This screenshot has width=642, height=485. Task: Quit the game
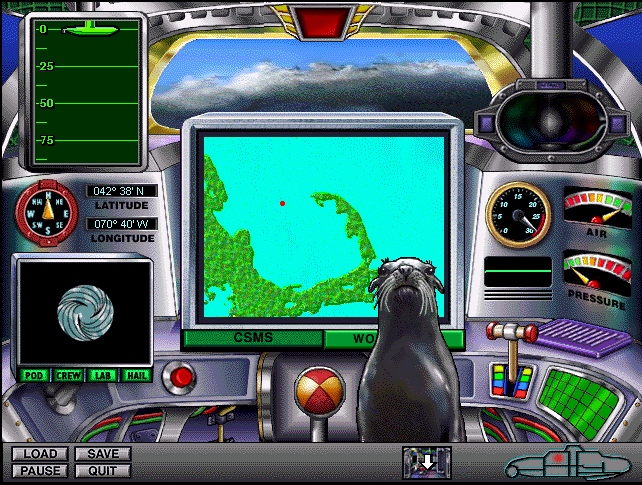(x=102, y=470)
